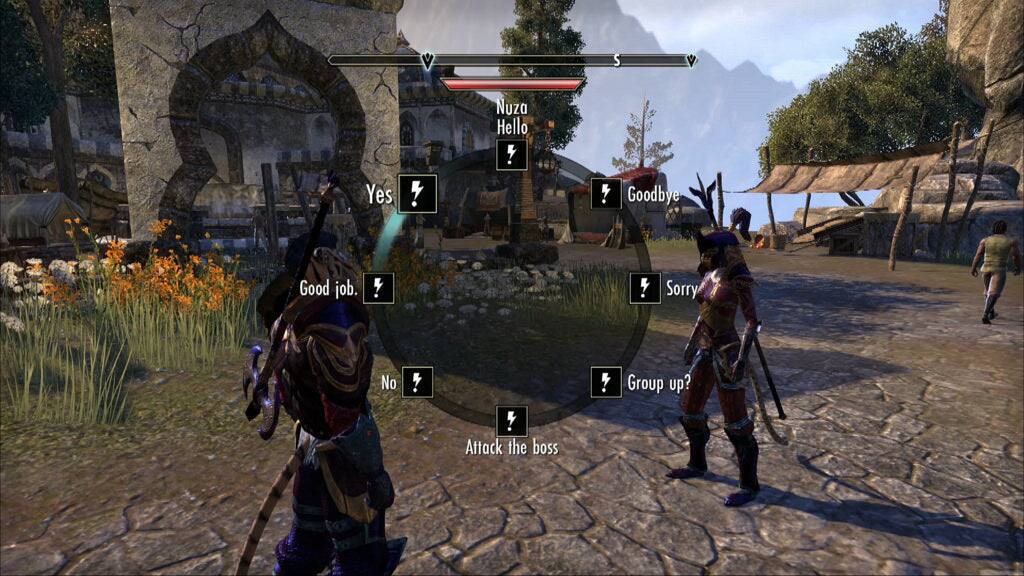Pick the Goodbye quick chat option
This screenshot has width=1024, height=576.
(x=606, y=193)
